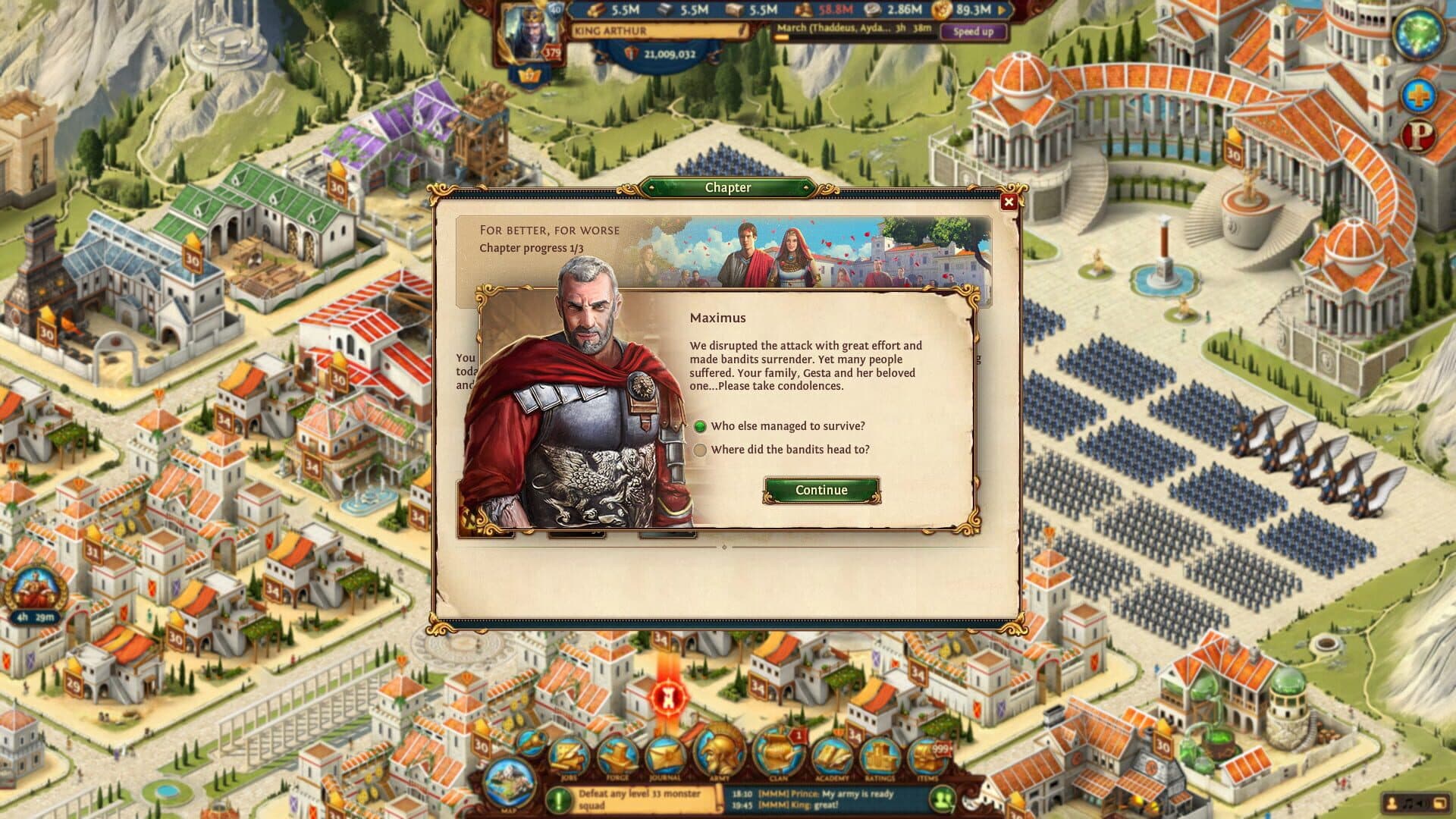
Task: Choose "Where did the bandits head to?"
Action: click(x=700, y=450)
